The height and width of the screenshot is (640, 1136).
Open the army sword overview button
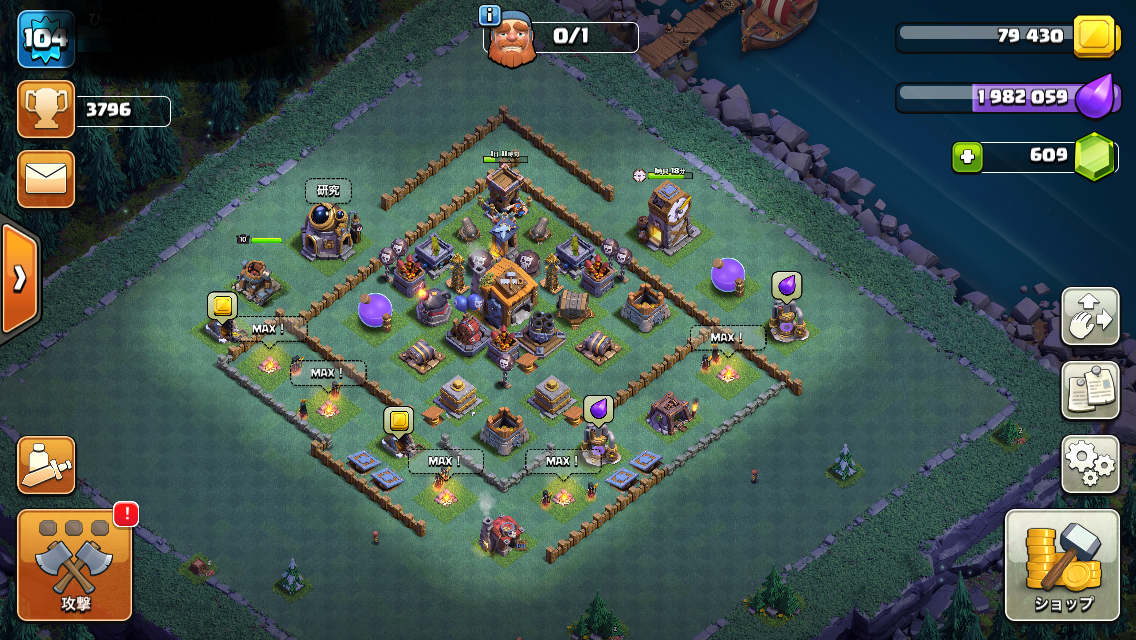tap(46, 465)
